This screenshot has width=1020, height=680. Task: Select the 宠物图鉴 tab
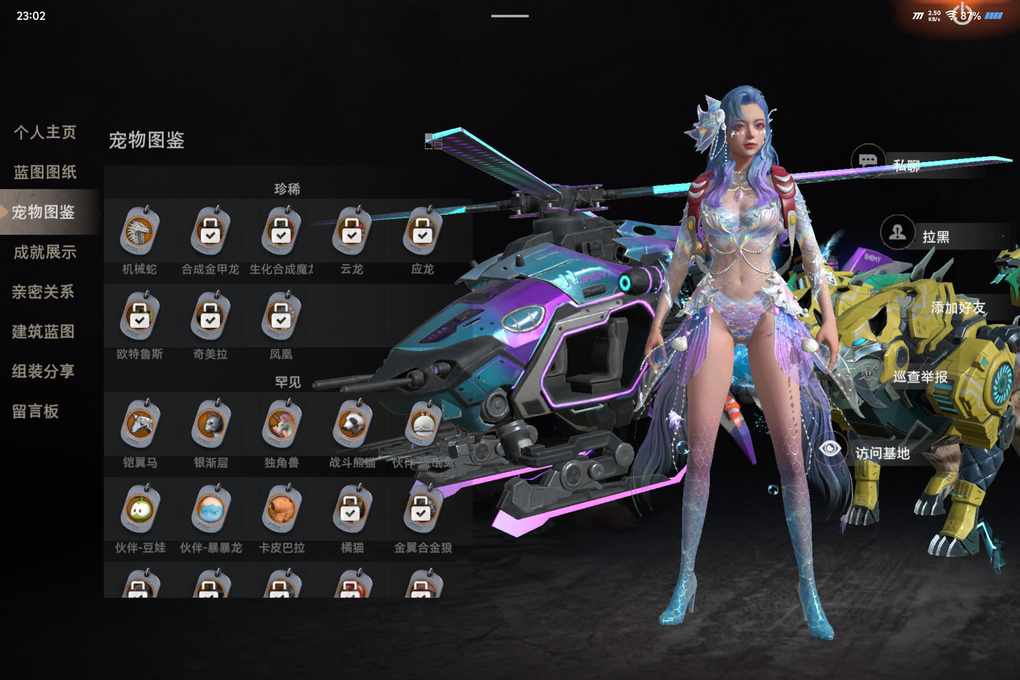pos(44,212)
